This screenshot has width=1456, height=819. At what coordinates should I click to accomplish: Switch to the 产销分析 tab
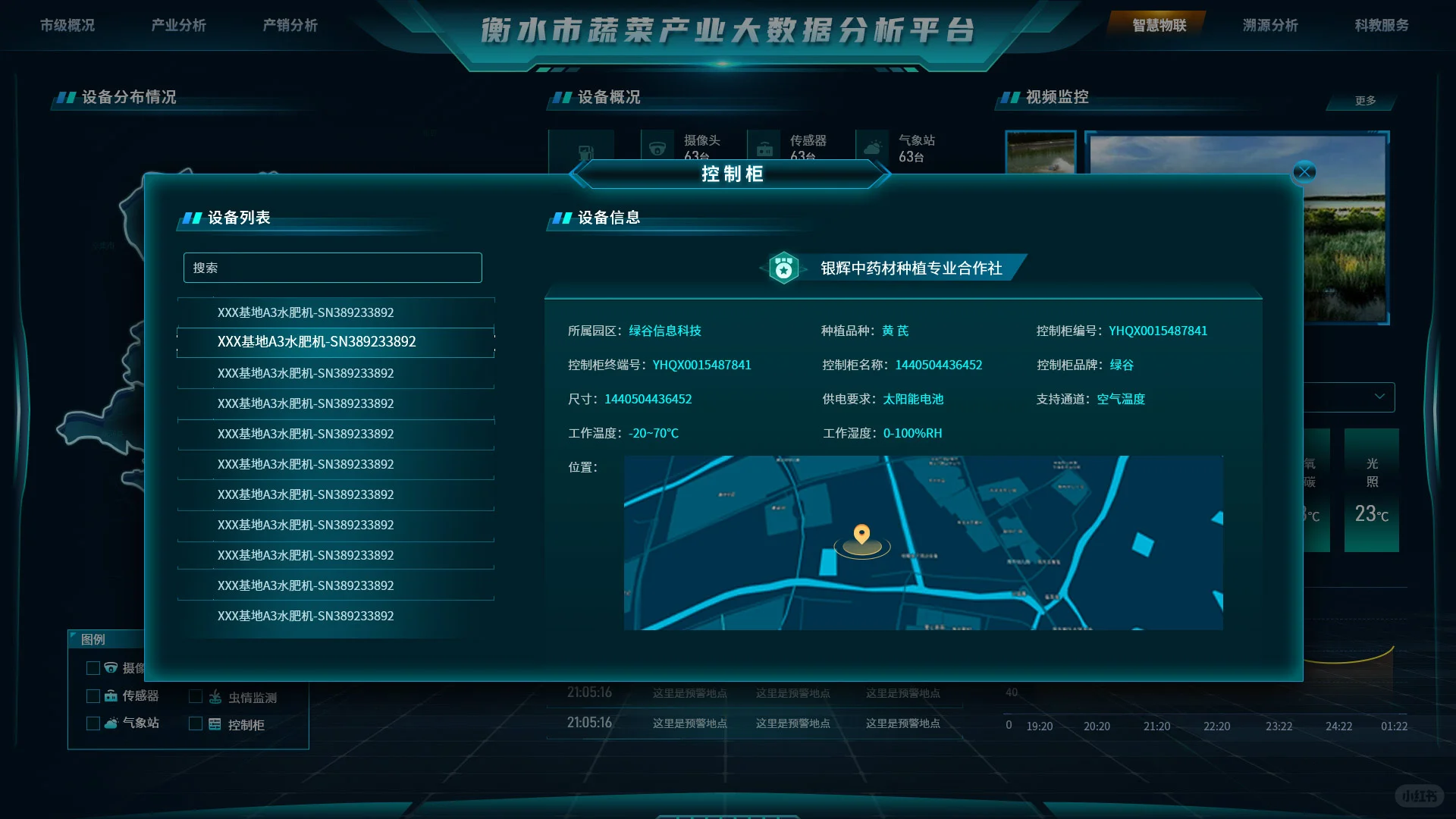(x=290, y=25)
